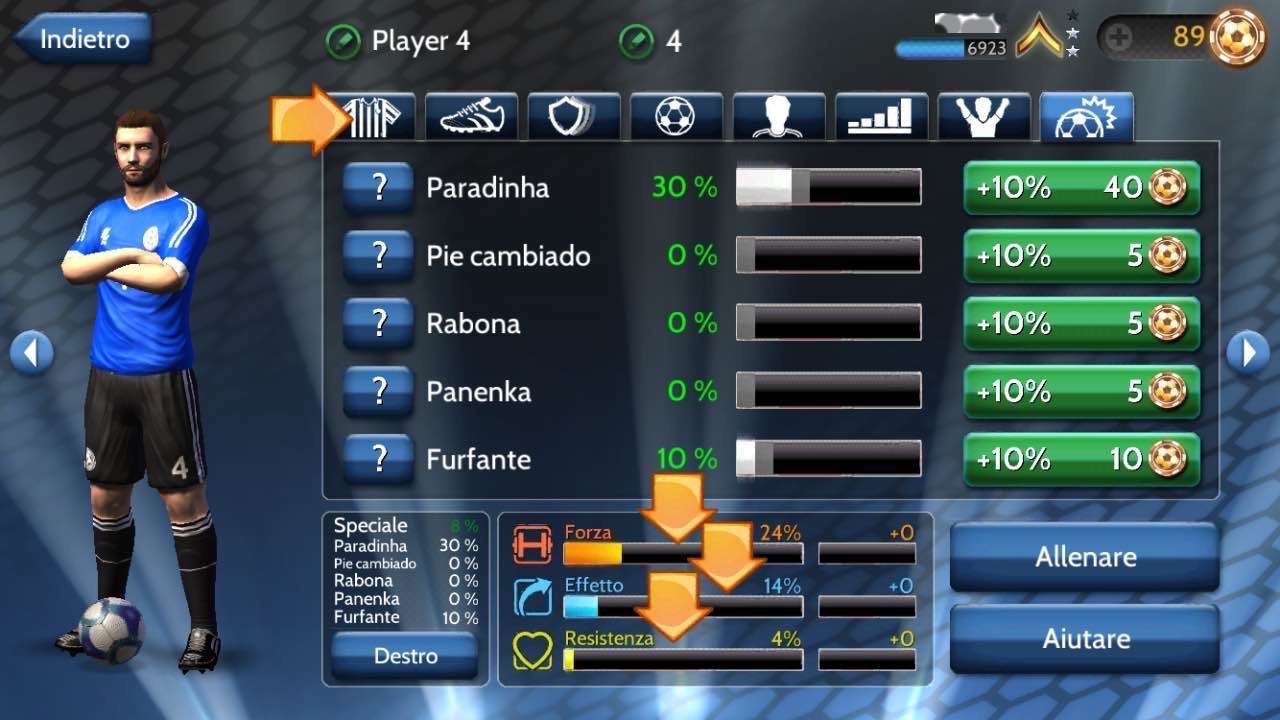Add more coins with the plus button
Image resolution: width=1280 pixels, height=720 pixels.
click(1120, 38)
